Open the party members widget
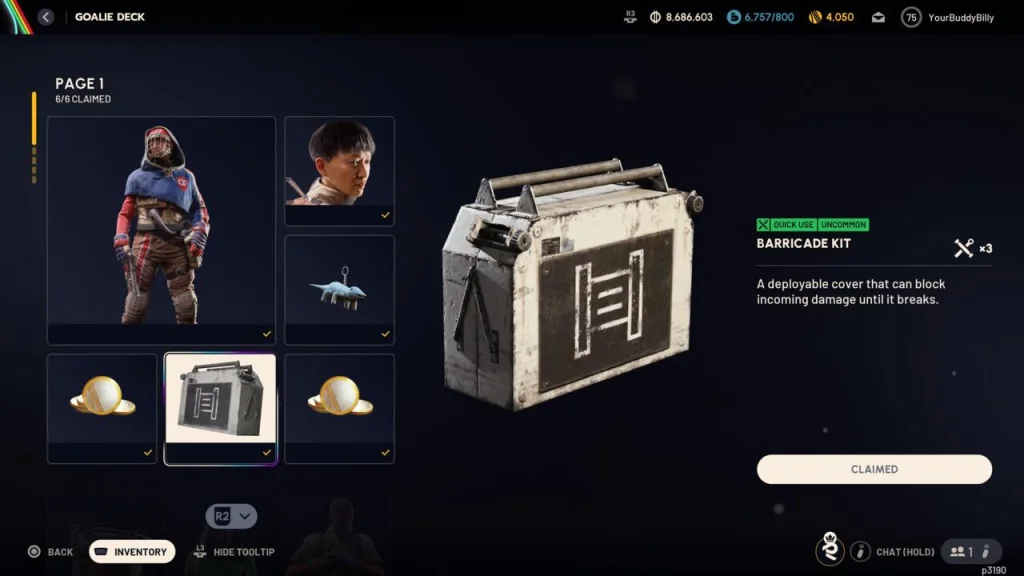 click(971, 552)
